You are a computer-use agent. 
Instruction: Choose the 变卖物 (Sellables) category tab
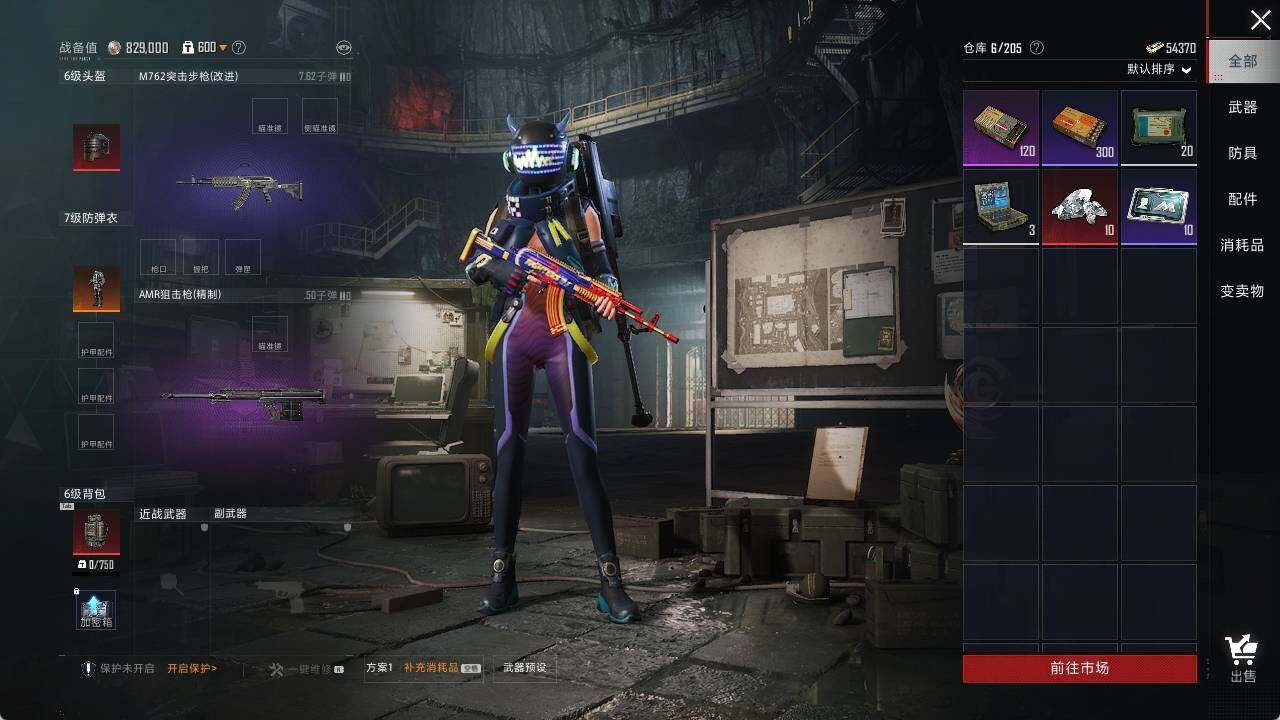(x=1242, y=291)
